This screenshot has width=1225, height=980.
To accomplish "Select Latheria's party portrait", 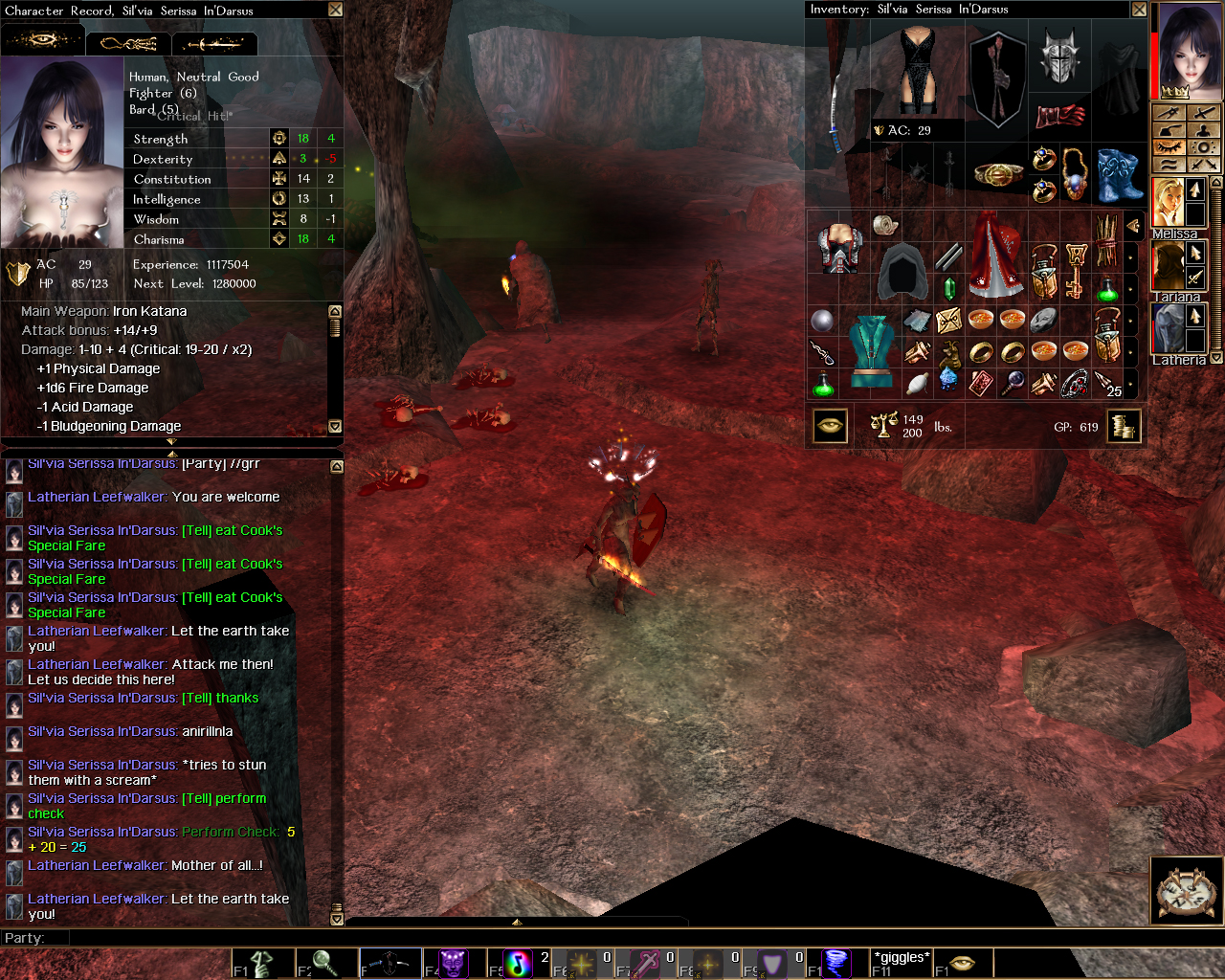I will coord(1168,328).
